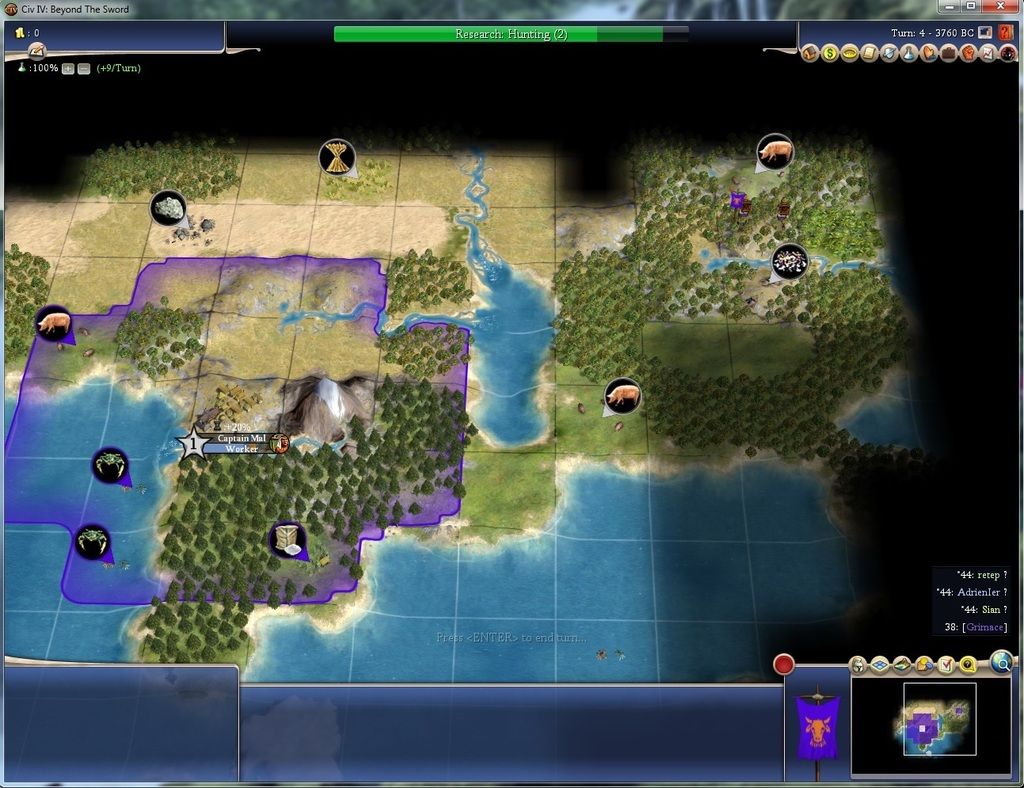Toggle the scores checklist button
The width and height of the screenshot is (1024, 788).
946,665
